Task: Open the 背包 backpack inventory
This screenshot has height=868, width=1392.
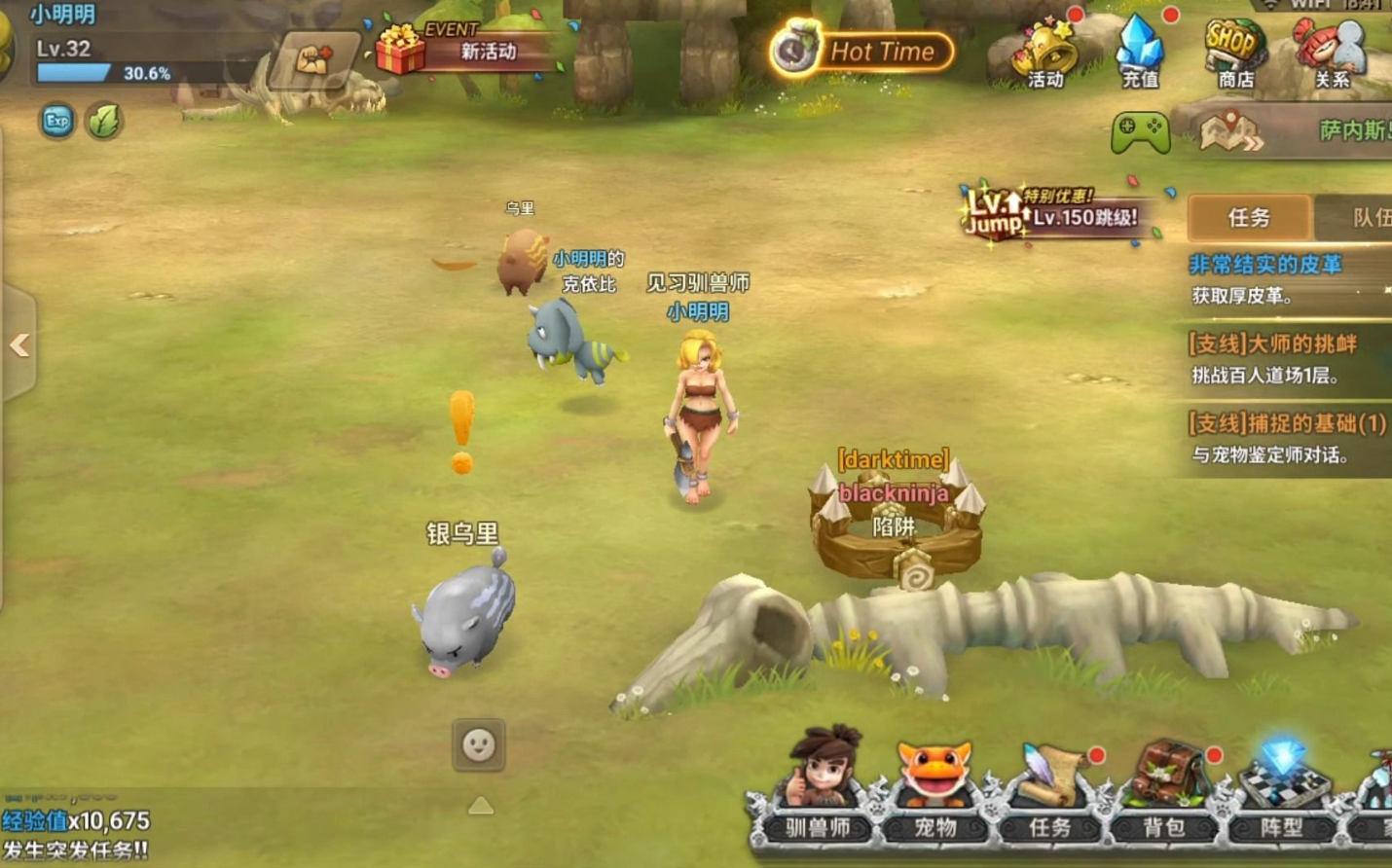Action: (1165, 786)
